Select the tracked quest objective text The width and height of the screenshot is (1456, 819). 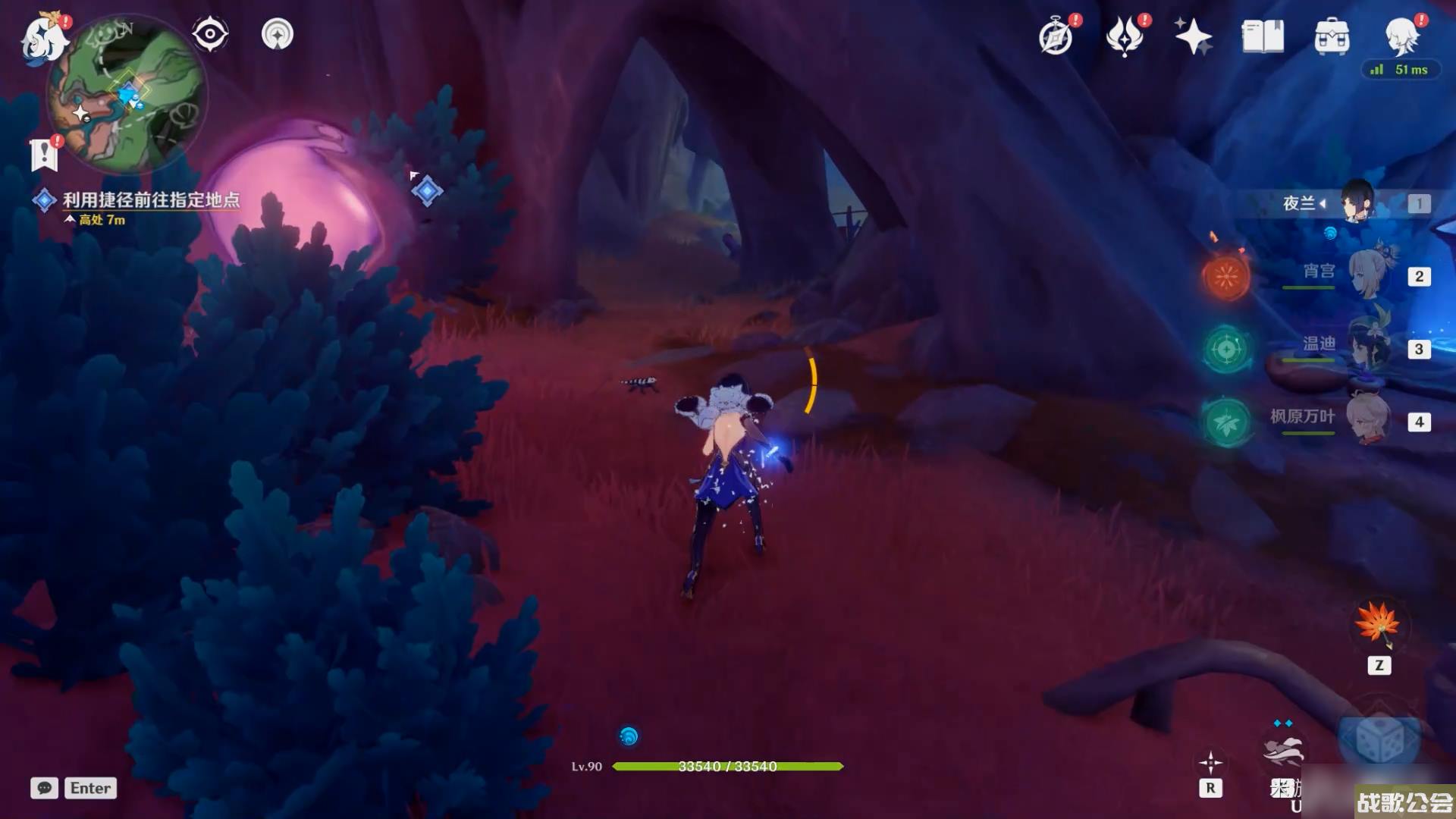[x=150, y=199]
